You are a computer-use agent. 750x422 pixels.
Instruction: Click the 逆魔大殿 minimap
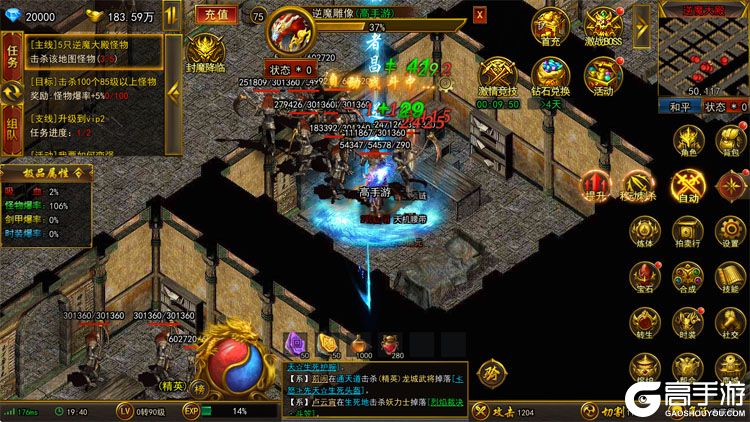click(x=702, y=52)
